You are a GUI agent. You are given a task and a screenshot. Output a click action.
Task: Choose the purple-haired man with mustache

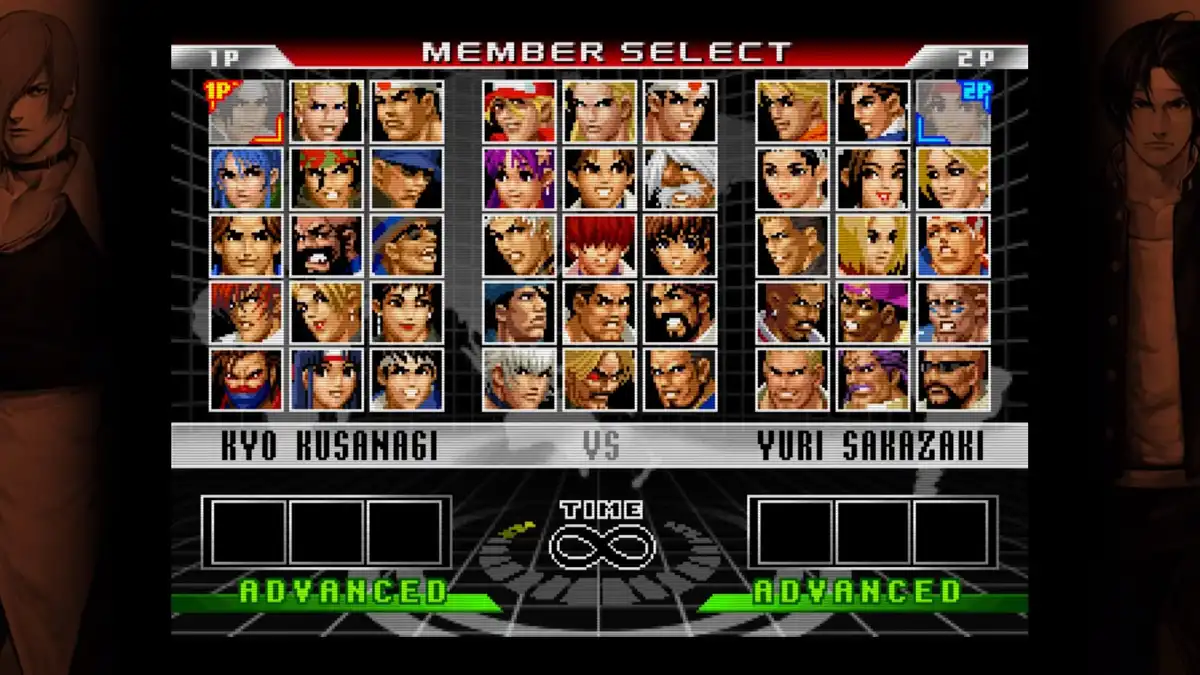pyautogui.click(x=873, y=379)
